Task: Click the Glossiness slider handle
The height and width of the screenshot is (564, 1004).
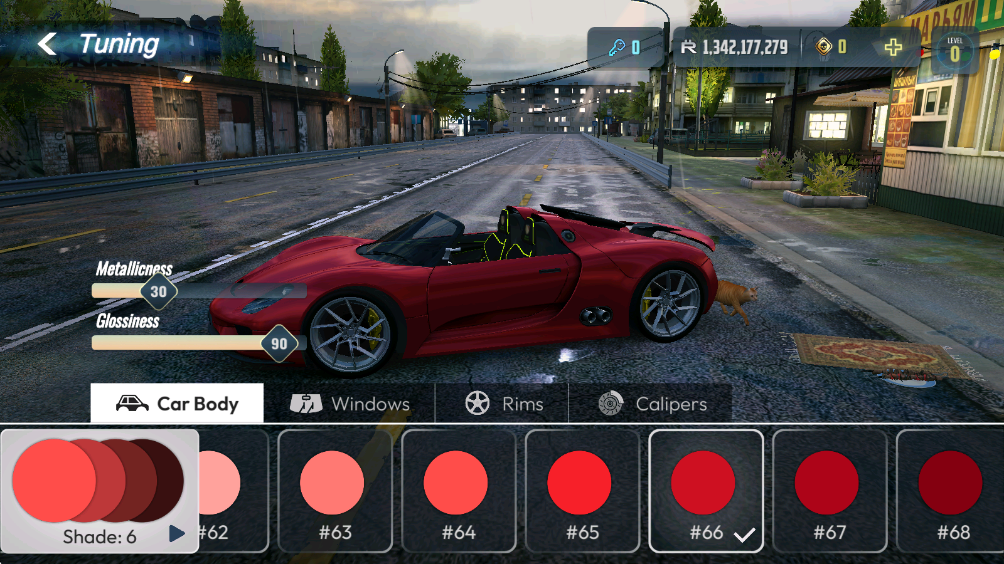Action: [x=279, y=343]
